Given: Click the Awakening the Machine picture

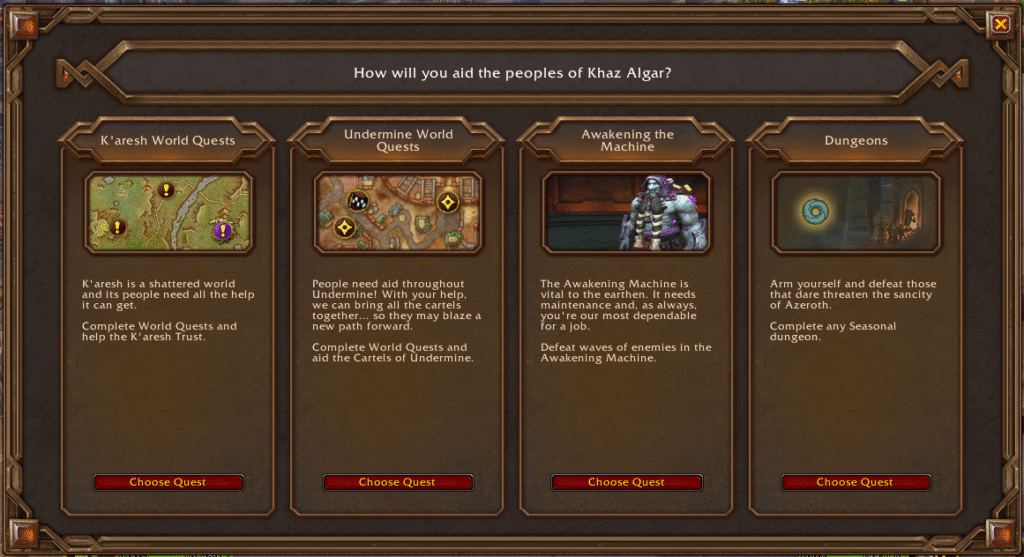Looking at the screenshot, I should click(626, 212).
